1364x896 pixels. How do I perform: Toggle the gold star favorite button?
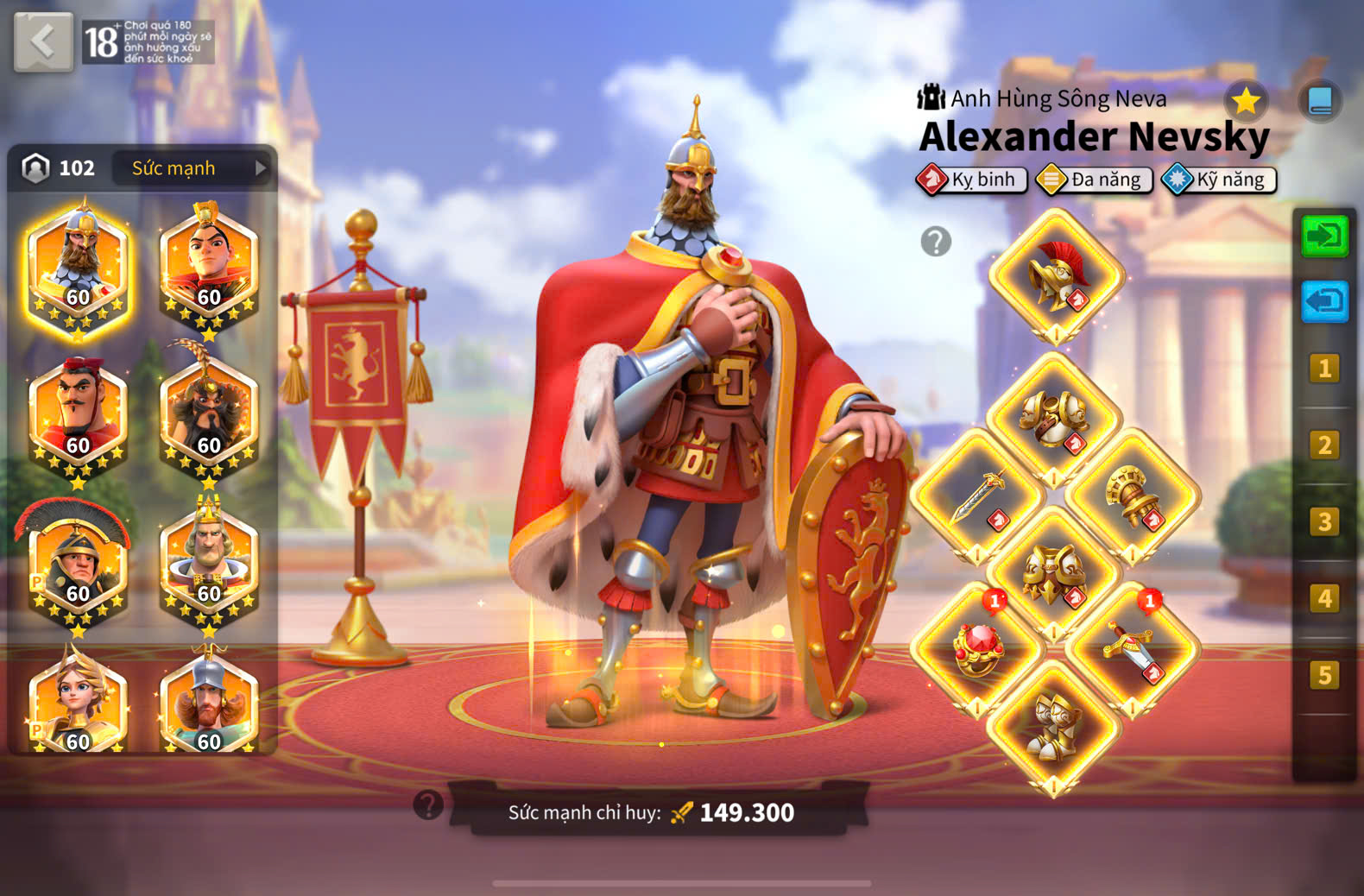point(1246,102)
